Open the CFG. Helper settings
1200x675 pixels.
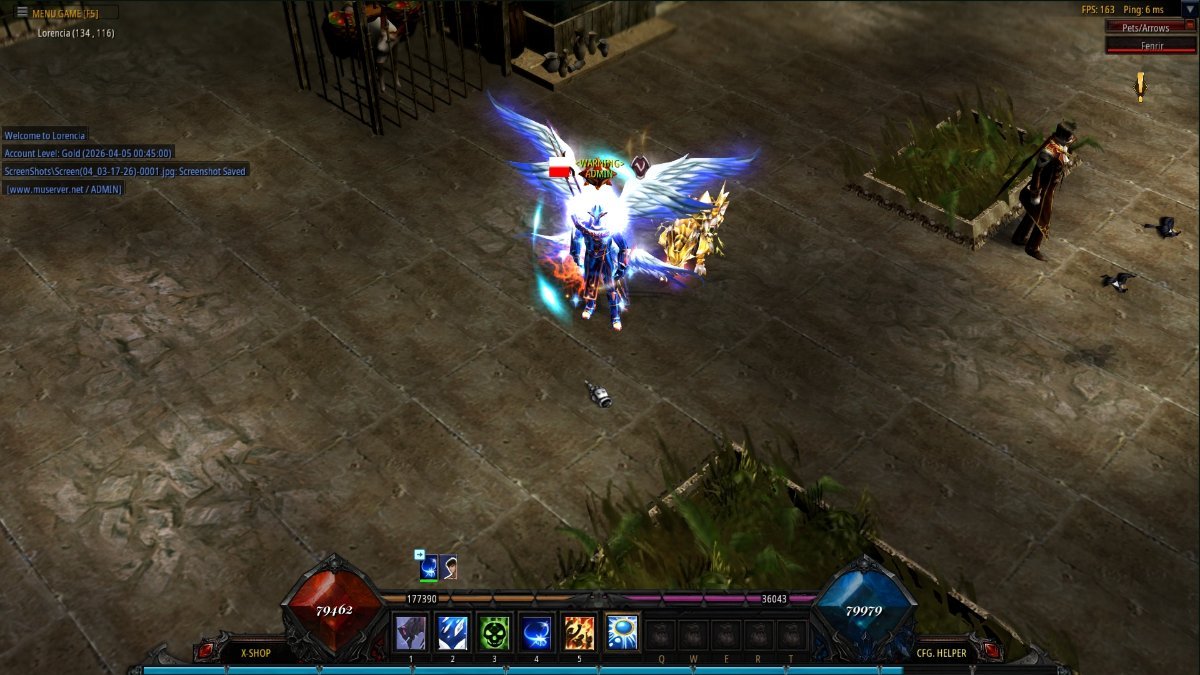click(x=941, y=653)
